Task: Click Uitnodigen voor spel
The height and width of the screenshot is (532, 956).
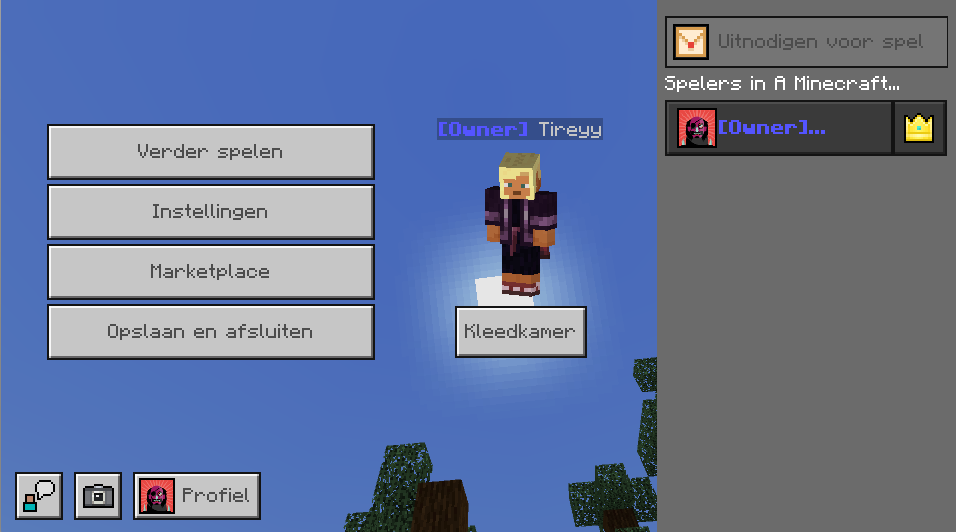Action: pos(806,42)
